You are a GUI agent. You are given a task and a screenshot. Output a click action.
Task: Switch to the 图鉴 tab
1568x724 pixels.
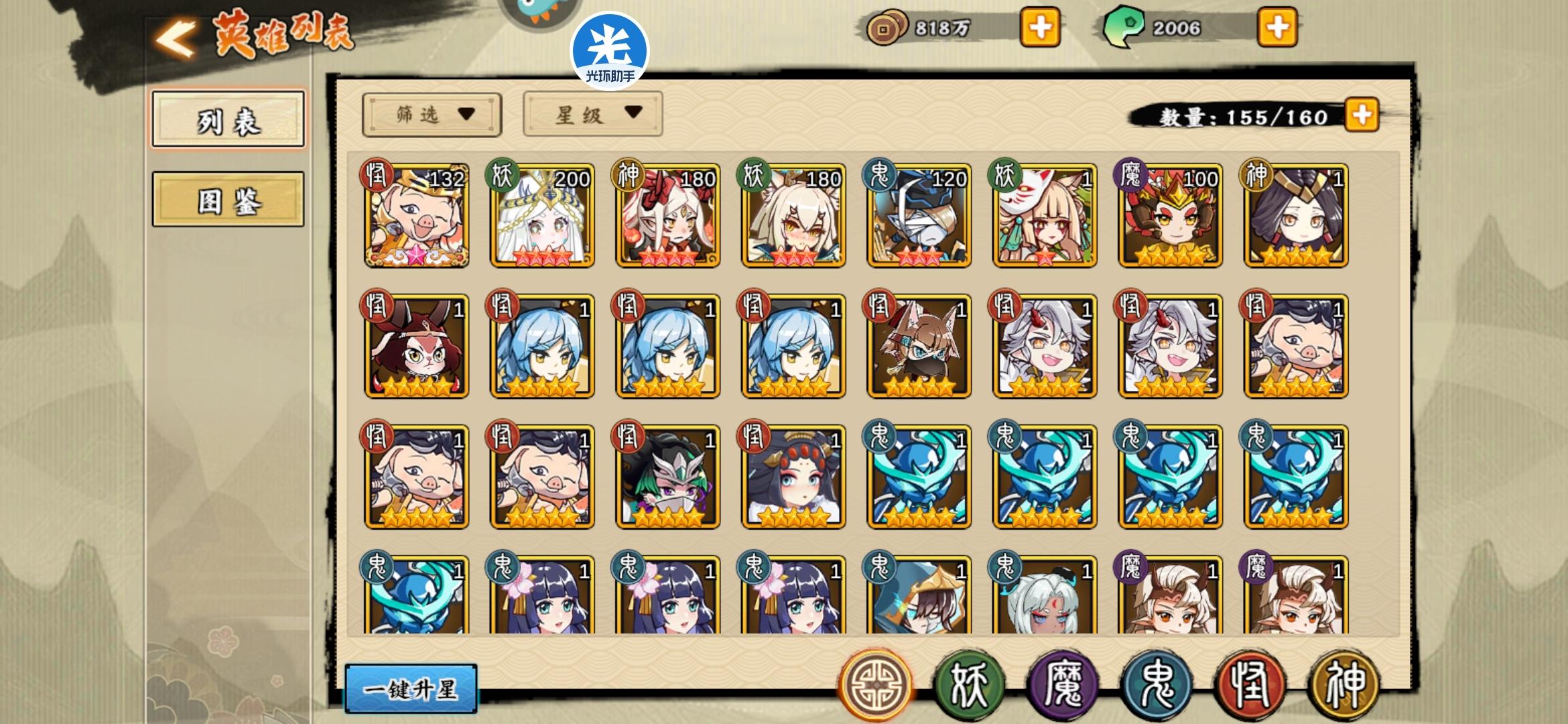(x=227, y=201)
